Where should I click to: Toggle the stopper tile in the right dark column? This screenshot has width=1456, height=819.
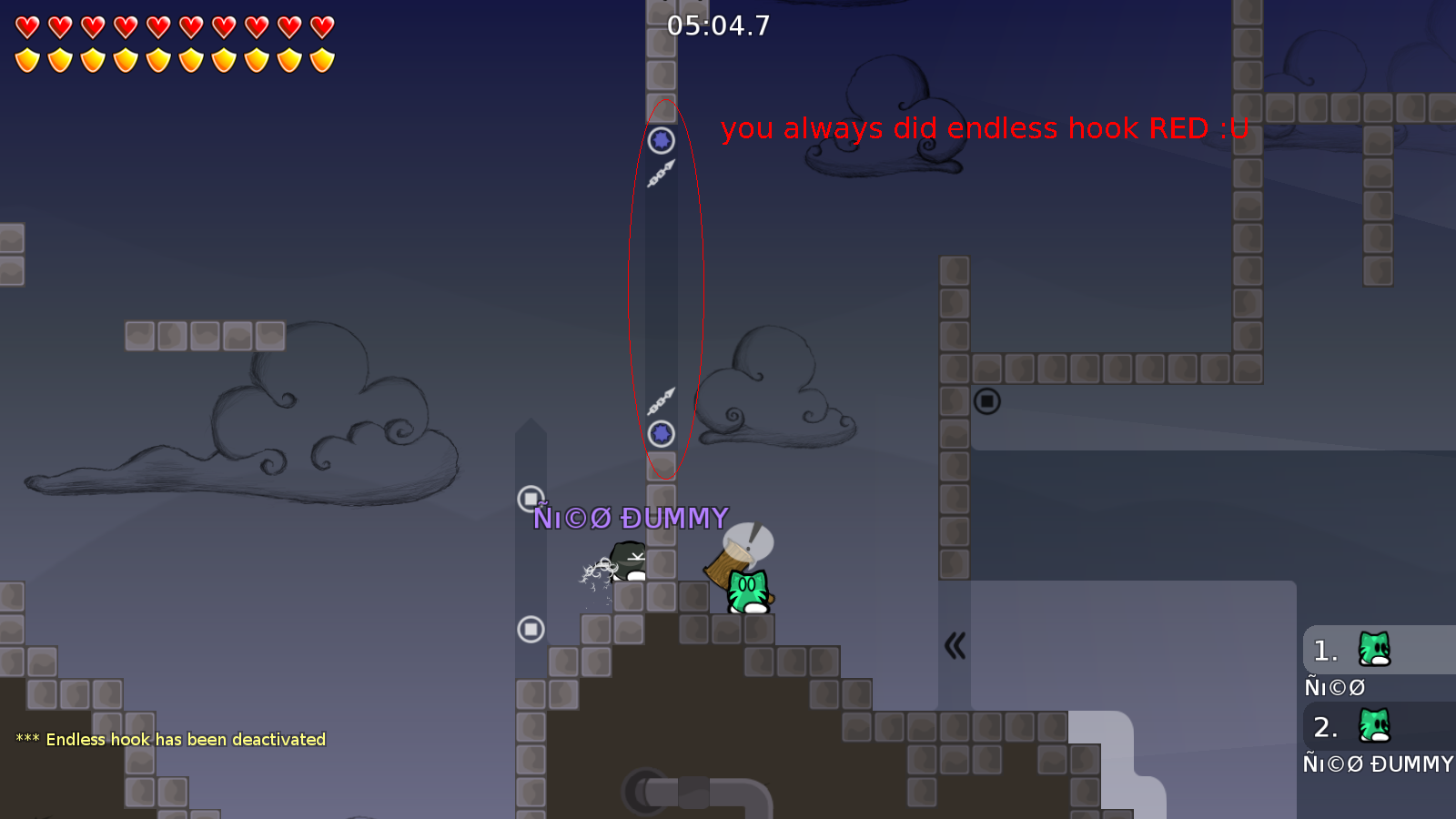(x=987, y=400)
